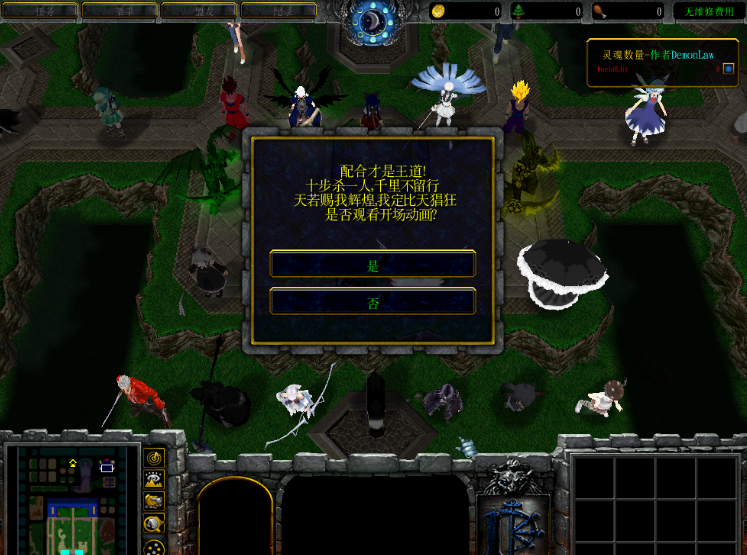Choose 是 to watch the opening animation
Screen dimensions: 747x555
pyautogui.click(x=373, y=264)
